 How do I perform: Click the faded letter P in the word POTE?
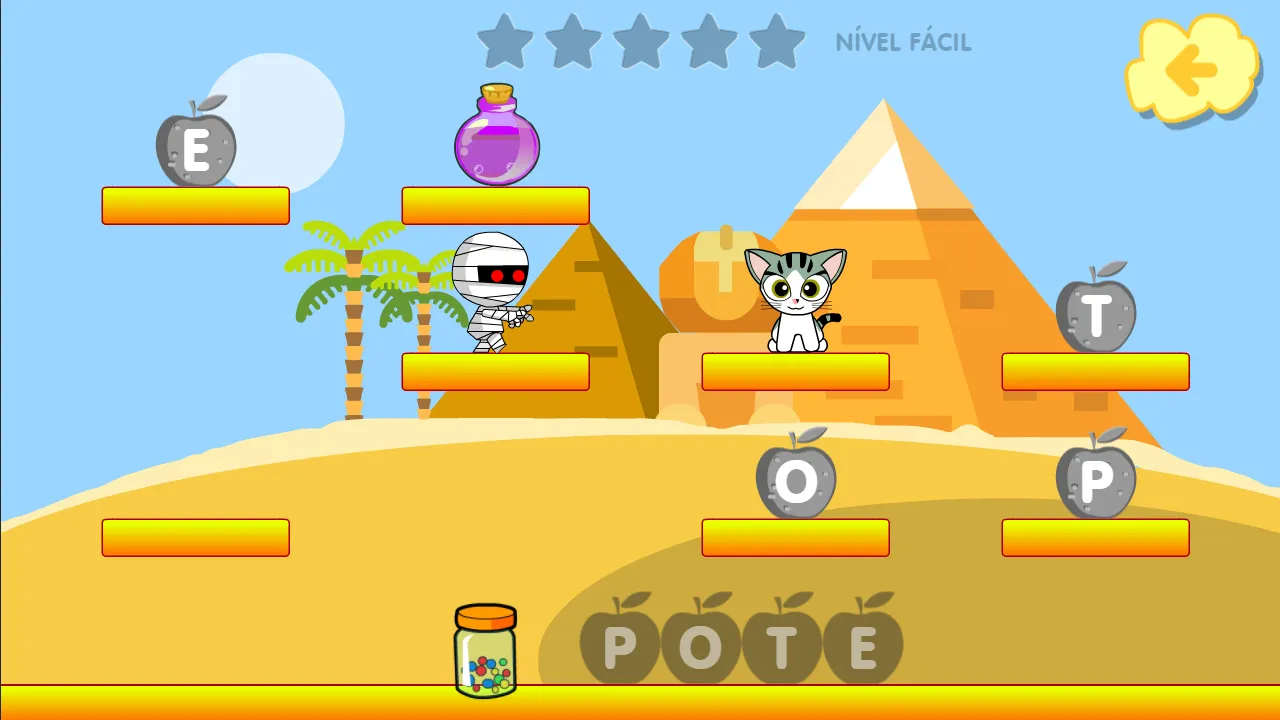(x=618, y=645)
